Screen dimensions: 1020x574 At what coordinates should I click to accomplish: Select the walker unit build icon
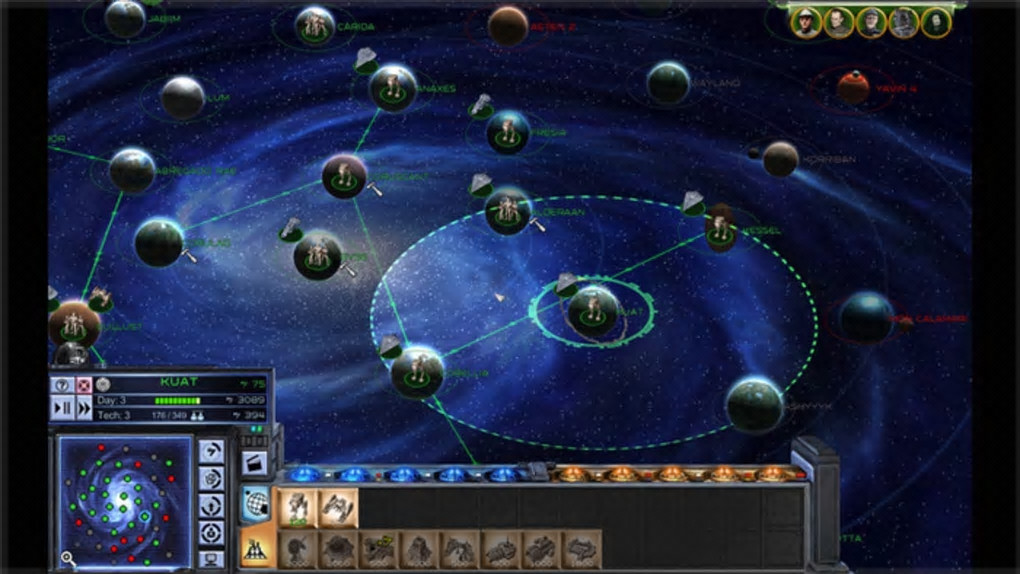coord(297,508)
